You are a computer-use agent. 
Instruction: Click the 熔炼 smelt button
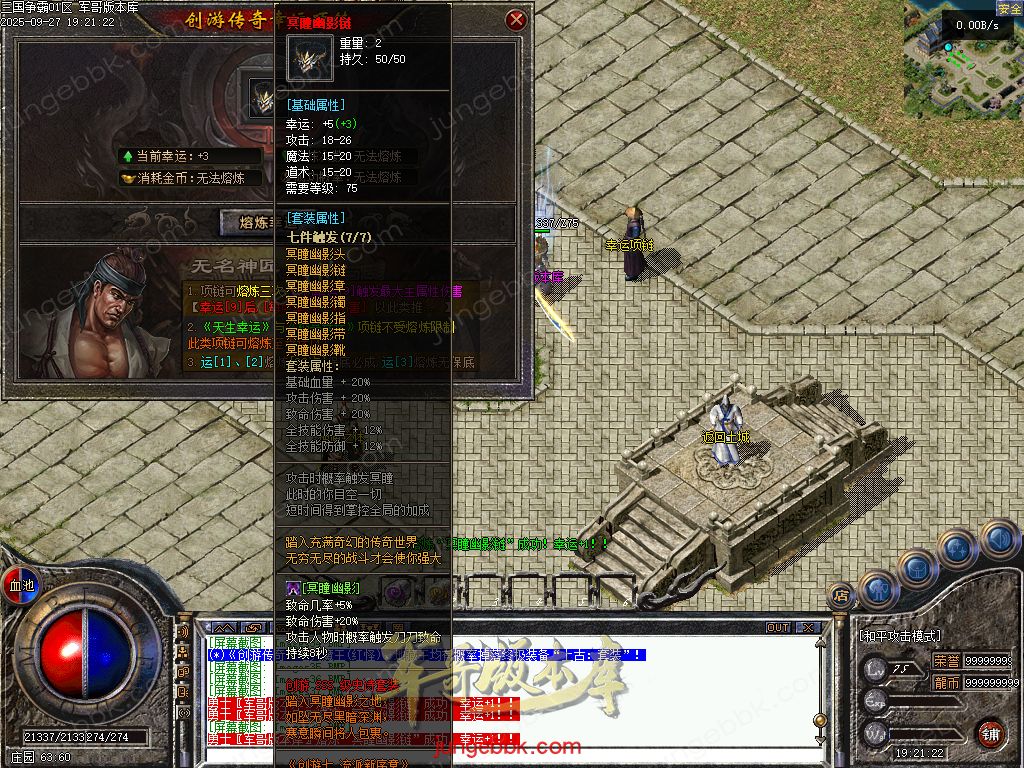coord(246,222)
